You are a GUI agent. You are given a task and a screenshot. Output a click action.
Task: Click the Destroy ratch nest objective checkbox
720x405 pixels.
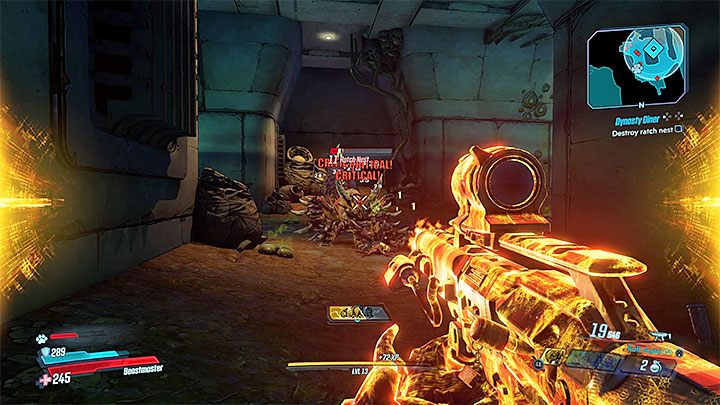(679, 128)
